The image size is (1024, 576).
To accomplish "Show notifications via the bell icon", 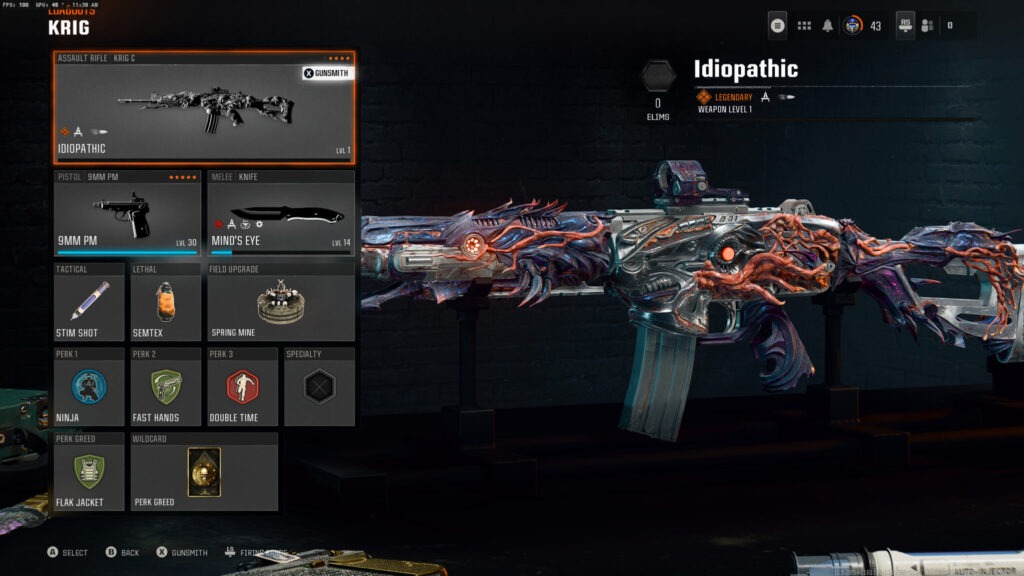I will [x=828, y=25].
